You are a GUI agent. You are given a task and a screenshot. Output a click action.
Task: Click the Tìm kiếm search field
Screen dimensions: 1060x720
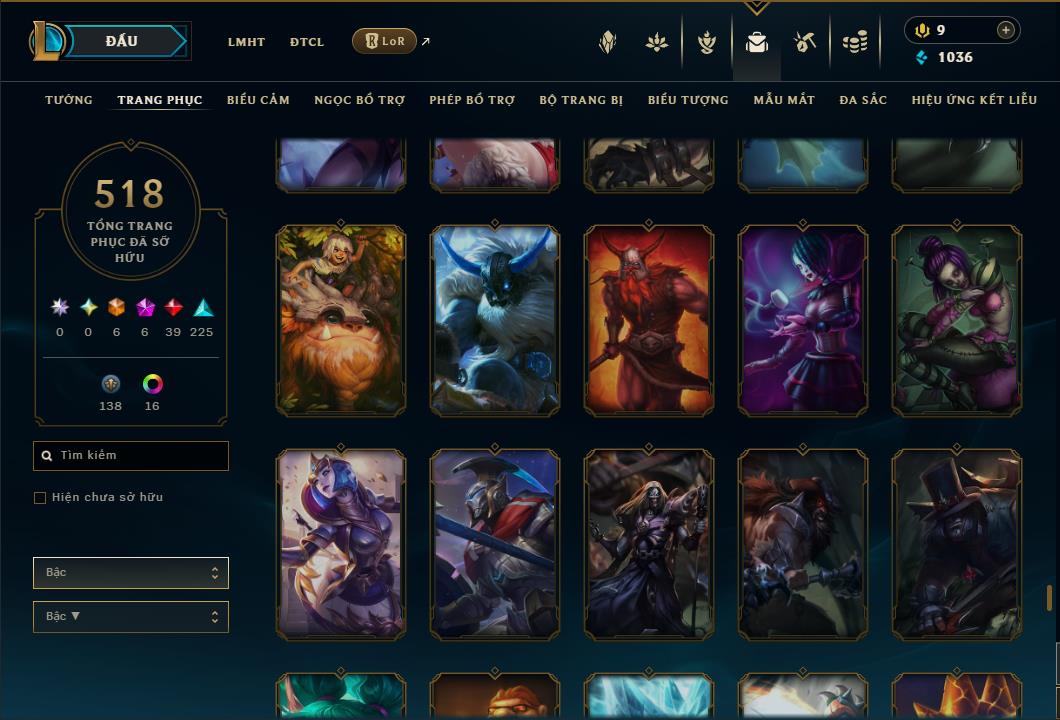click(x=131, y=456)
